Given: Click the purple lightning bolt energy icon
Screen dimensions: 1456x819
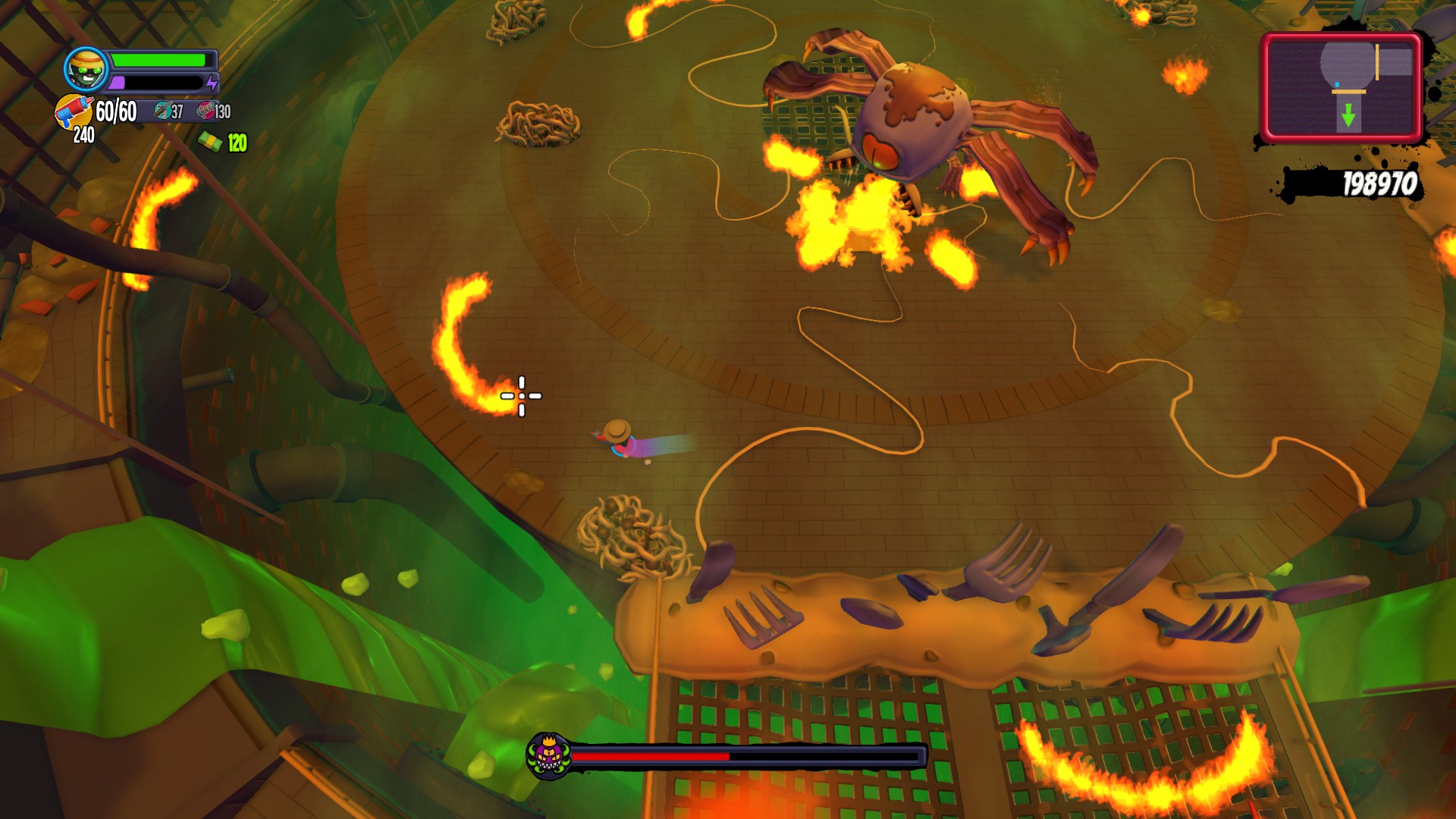Looking at the screenshot, I should pos(212,82).
